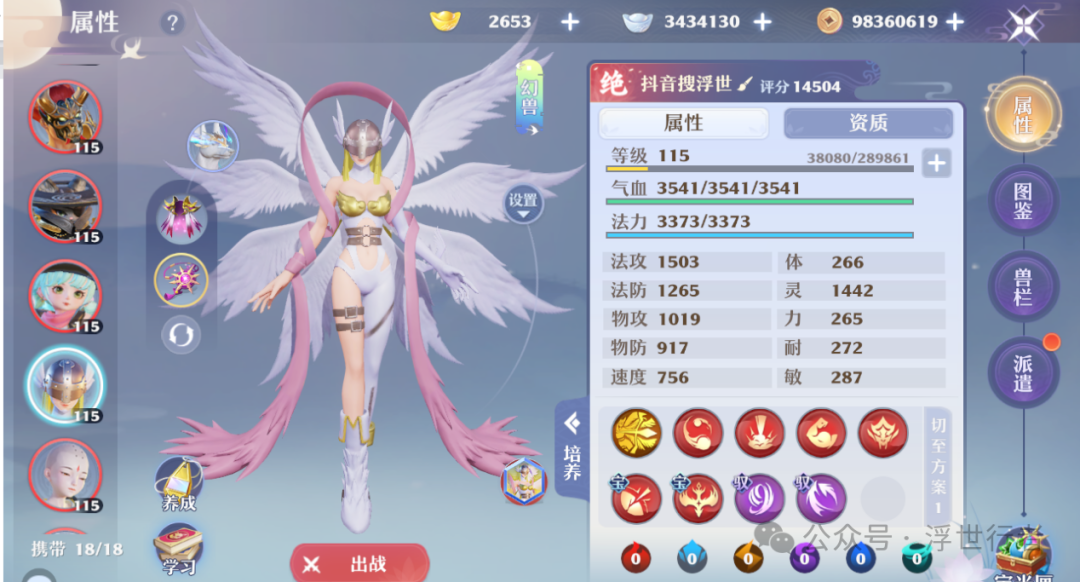The height and width of the screenshot is (582, 1080).
Task: Click the 出战 deploy button
Action: pos(359,564)
